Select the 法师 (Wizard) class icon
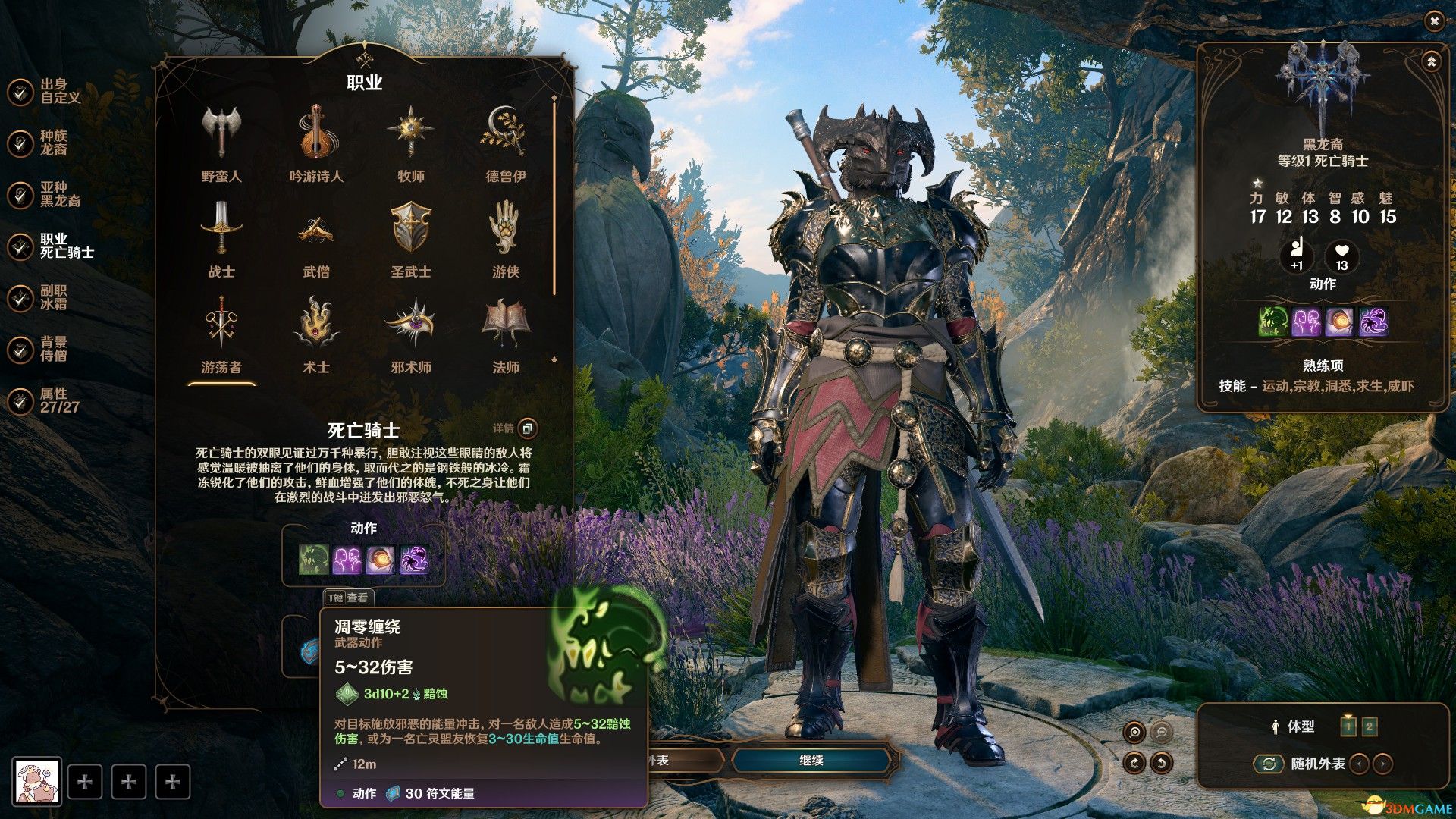Image resolution: width=1456 pixels, height=819 pixels. [505, 322]
